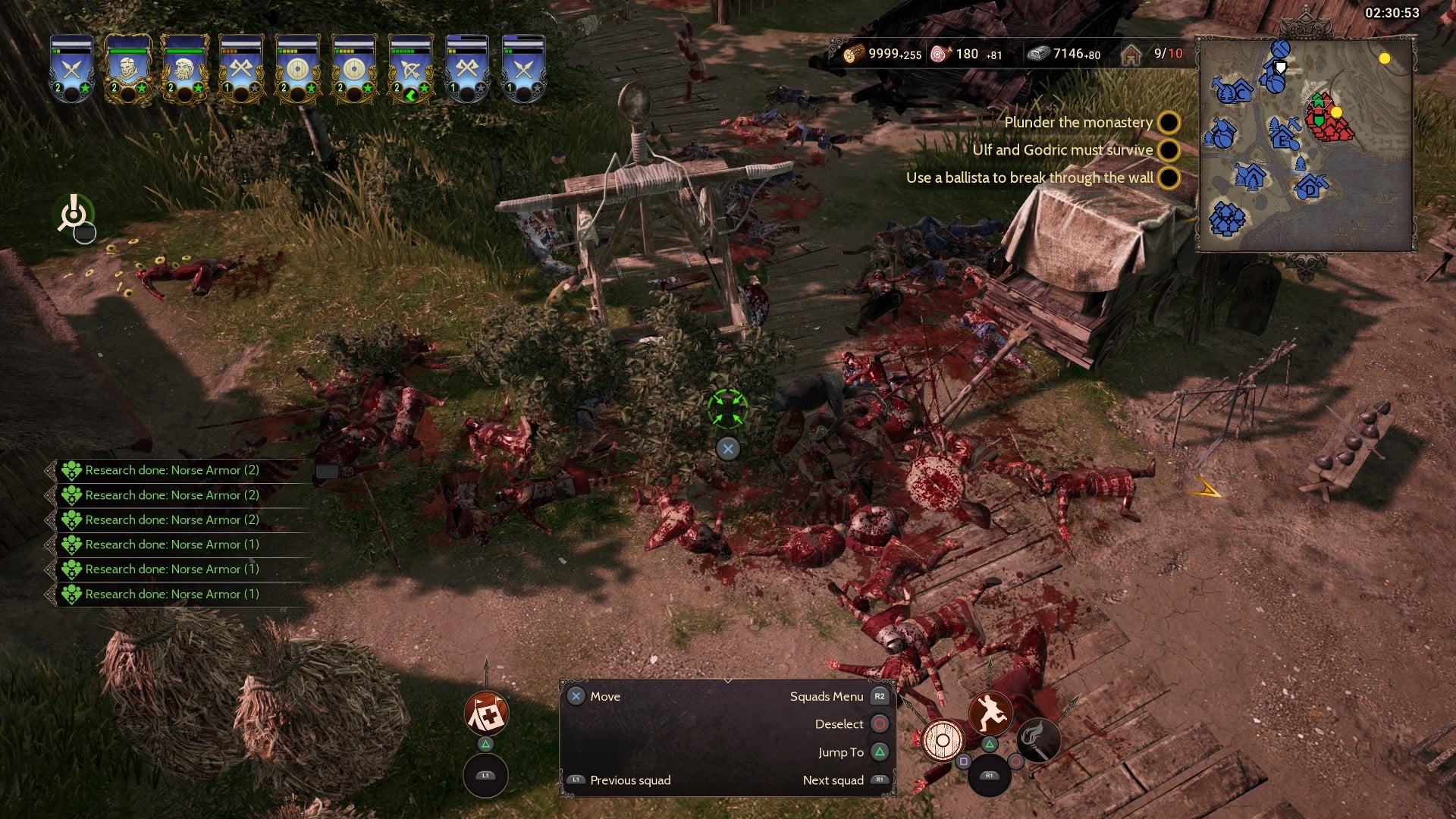Activate the round shield wall ability
Screen dimensions: 1456x819
pyautogui.click(x=943, y=740)
